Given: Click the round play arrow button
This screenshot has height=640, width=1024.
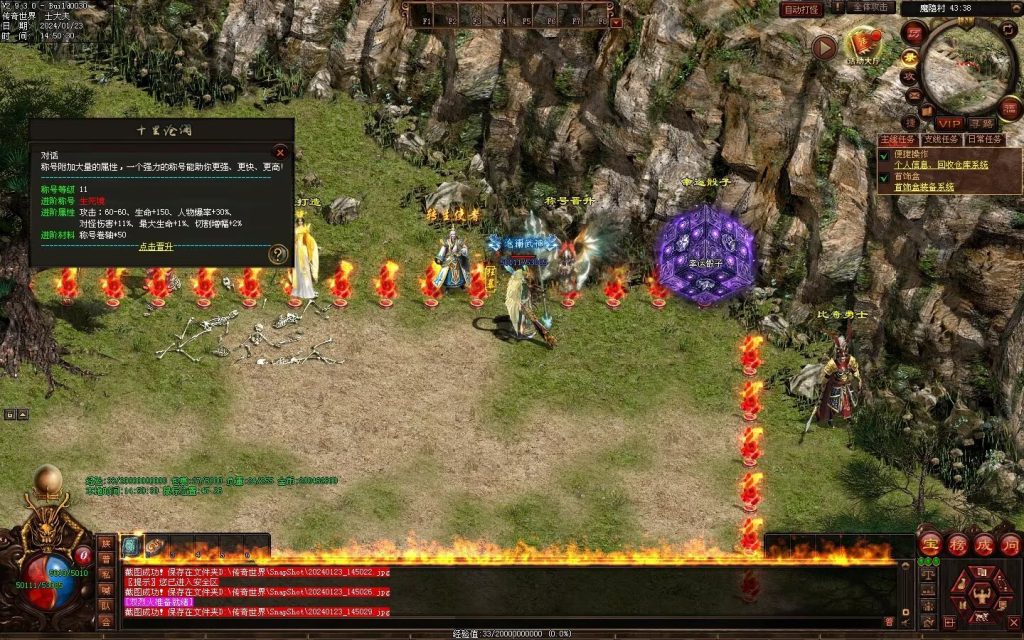Looking at the screenshot, I should coord(823,47).
